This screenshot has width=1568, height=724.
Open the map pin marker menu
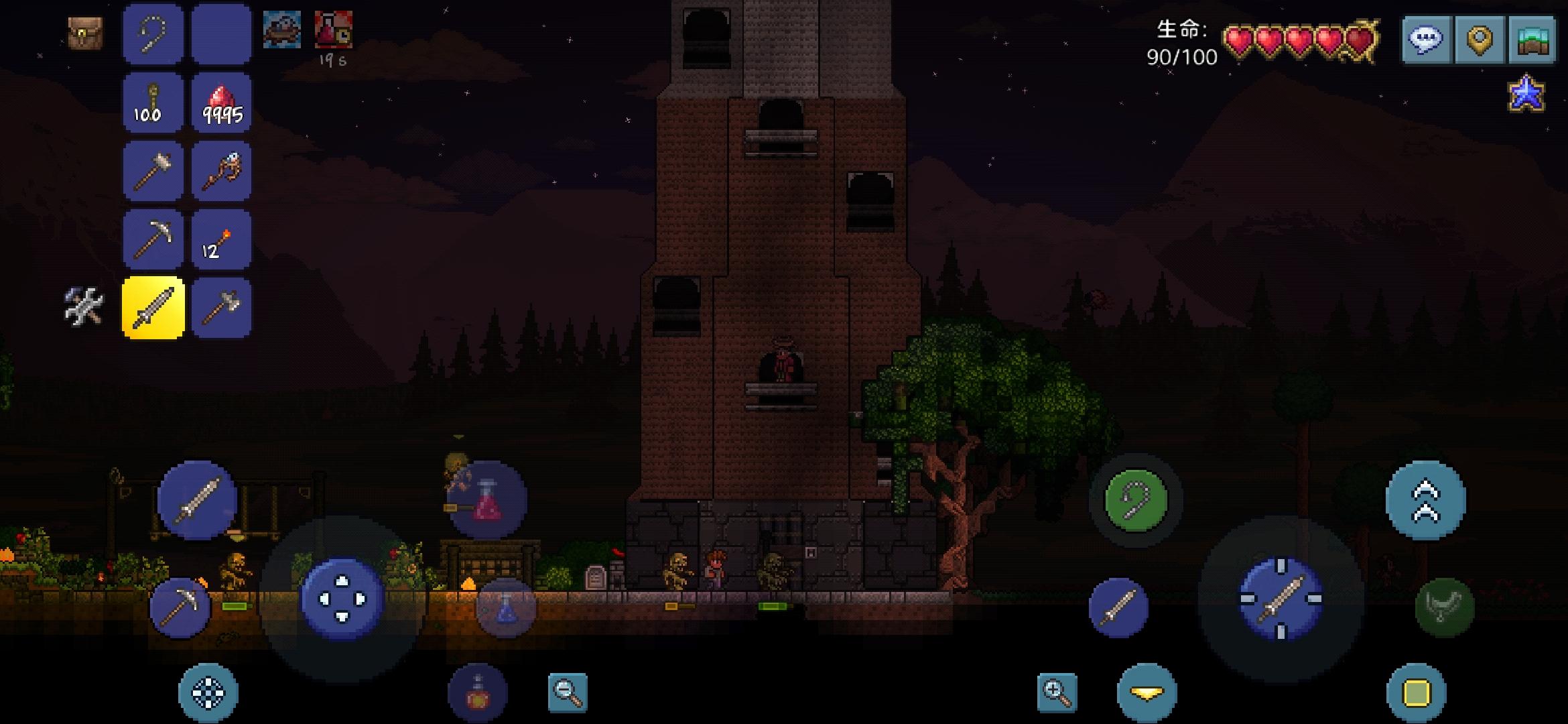tap(1480, 39)
